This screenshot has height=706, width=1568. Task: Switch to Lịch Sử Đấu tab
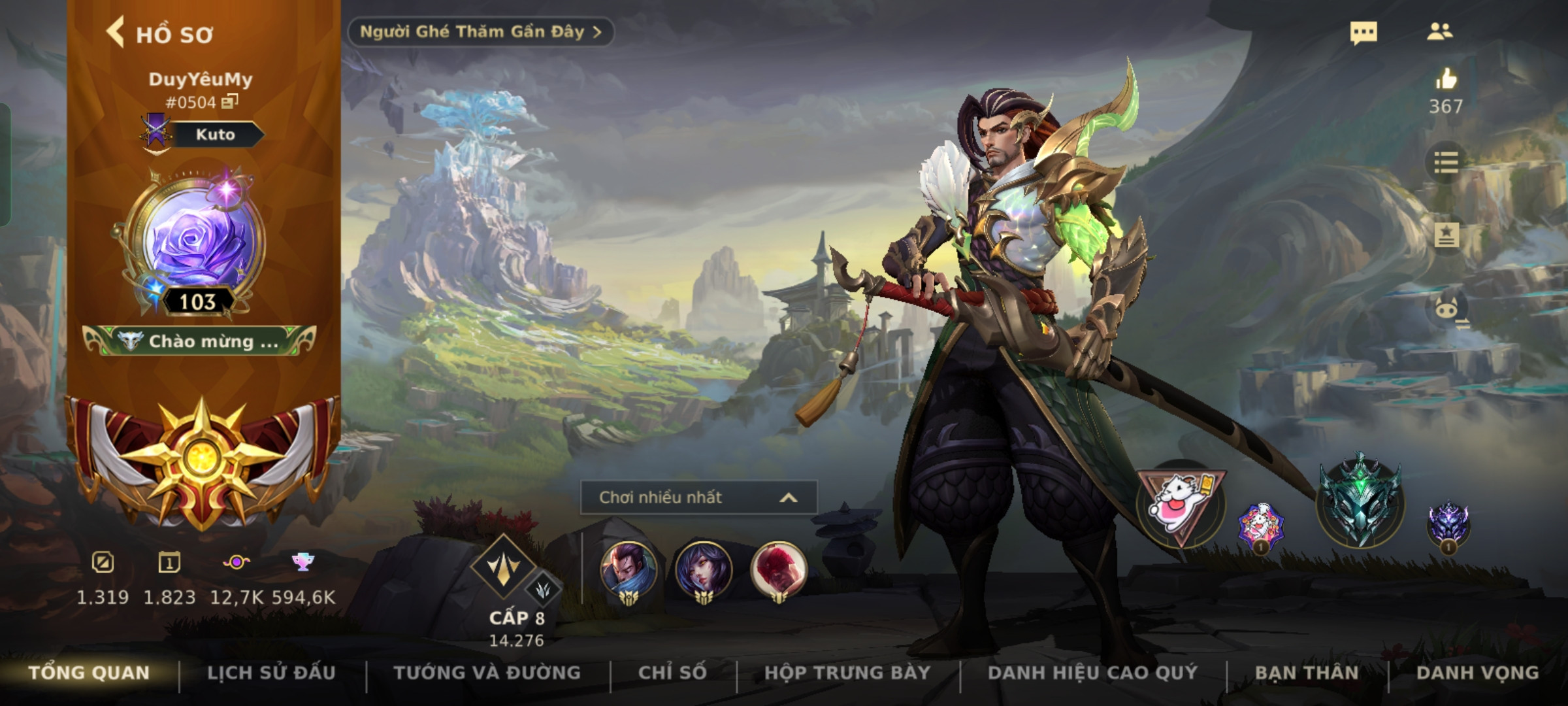tap(271, 673)
